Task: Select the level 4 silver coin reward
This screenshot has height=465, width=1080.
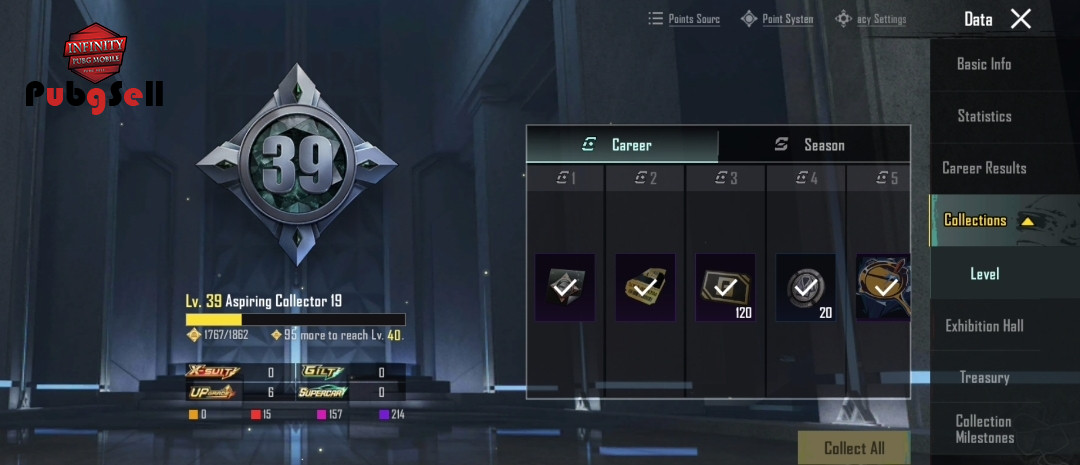Action: click(x=805, y=287)
